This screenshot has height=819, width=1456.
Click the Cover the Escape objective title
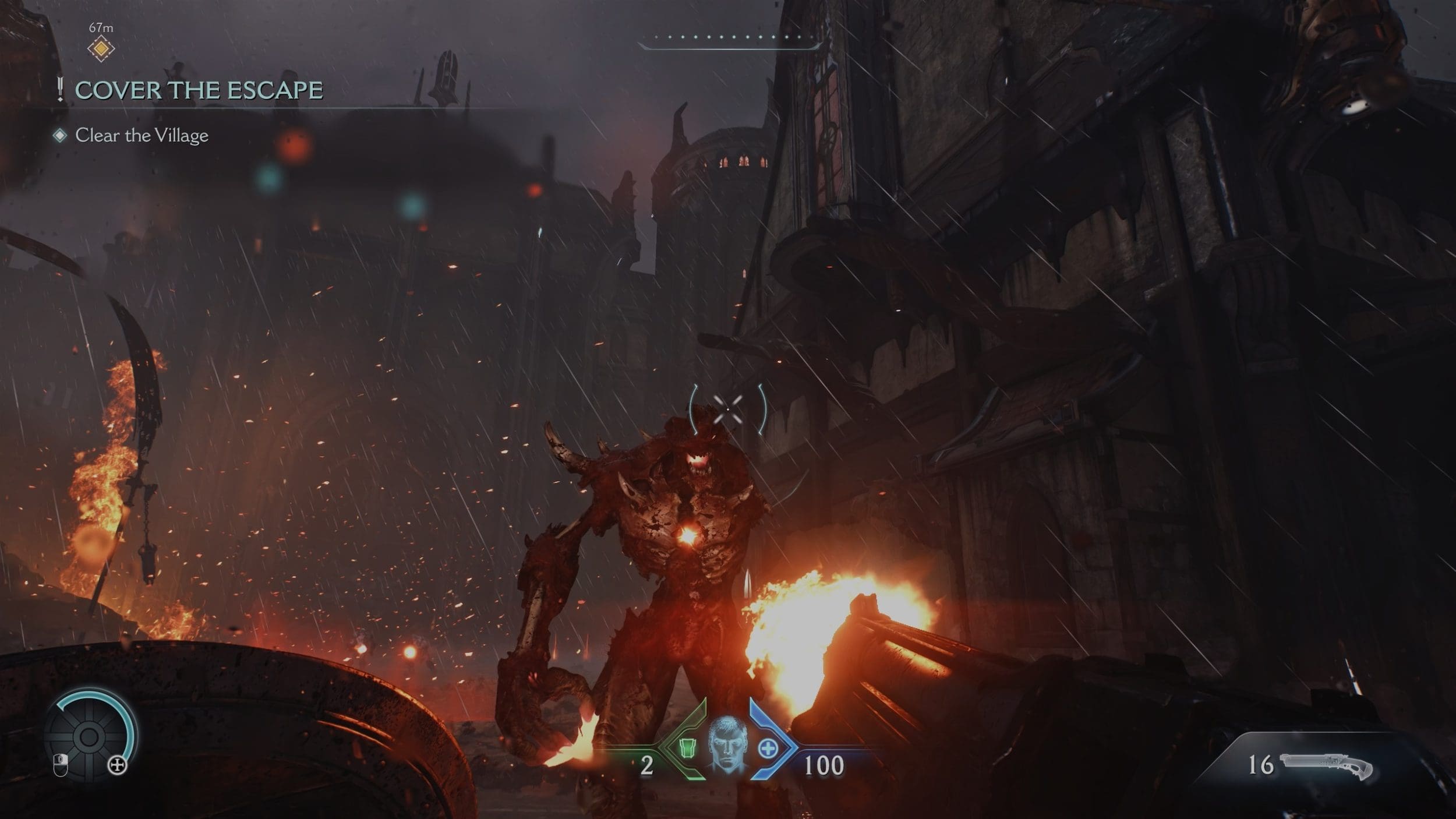coord(199,90)
